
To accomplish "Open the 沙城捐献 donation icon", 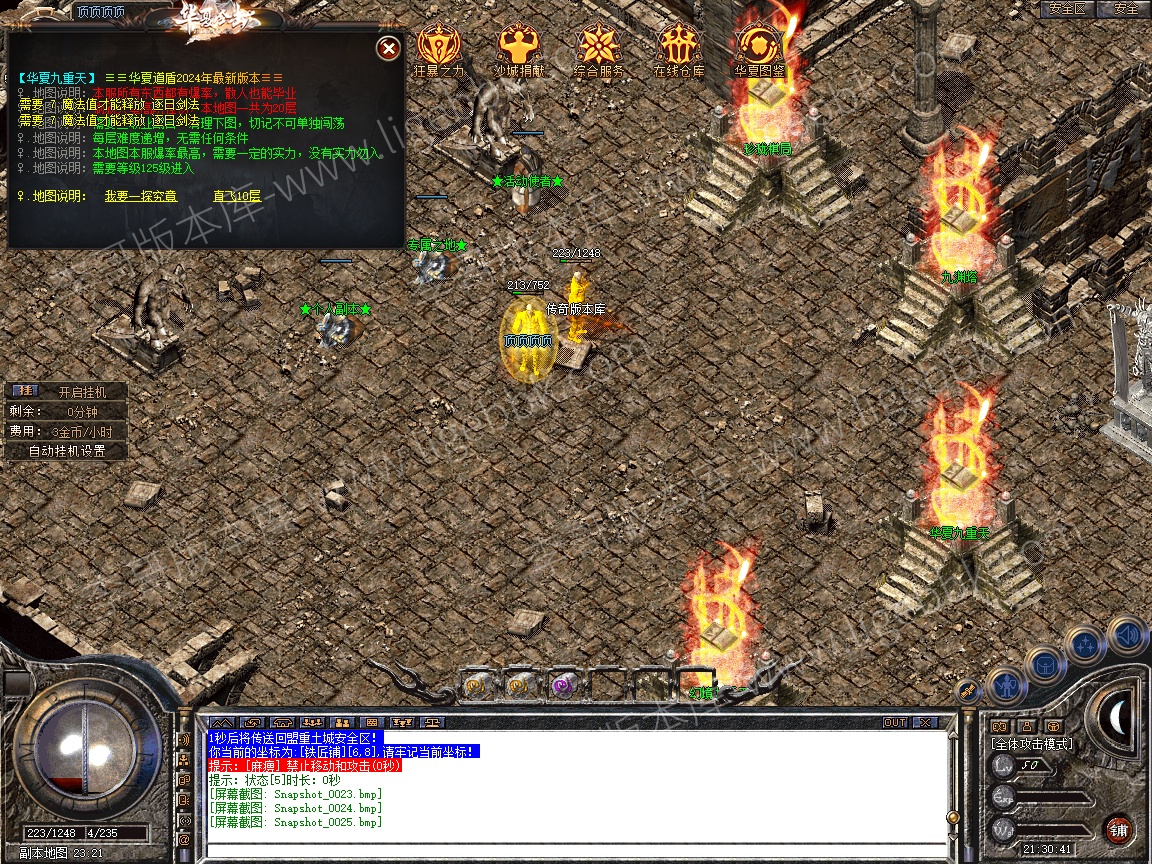I will pos(518,47).
